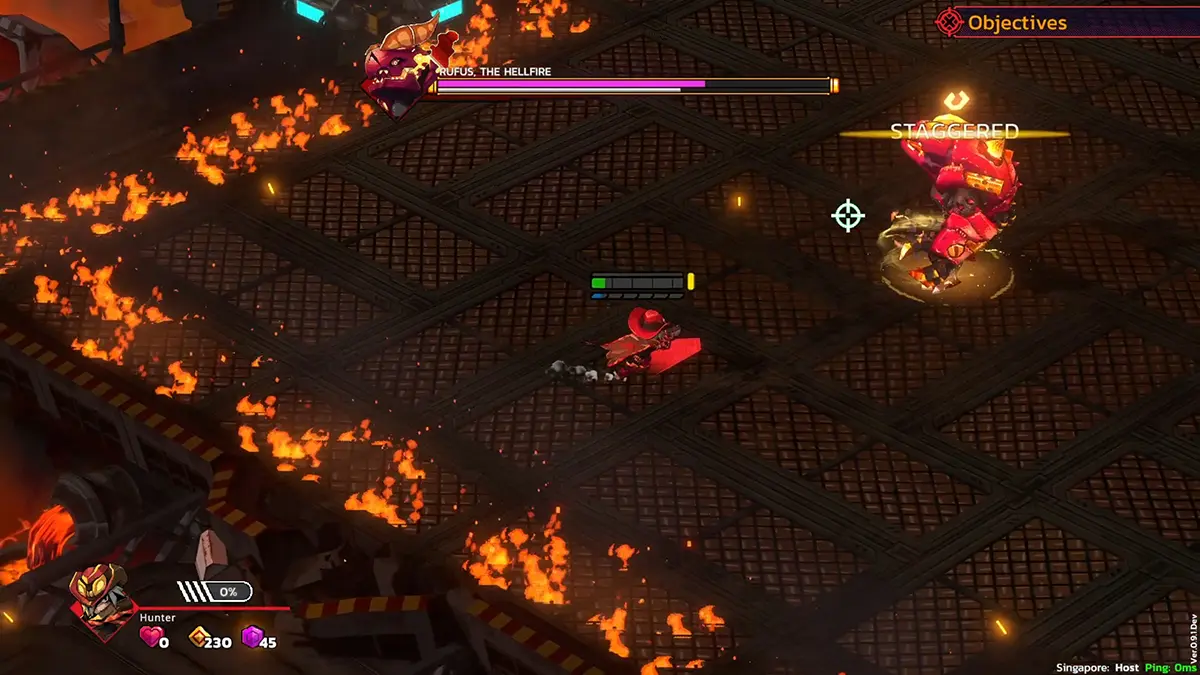Screen dimensions: 1200x675
Task: Click the Hunter character portrait
Action: click(x=102, y=603)
